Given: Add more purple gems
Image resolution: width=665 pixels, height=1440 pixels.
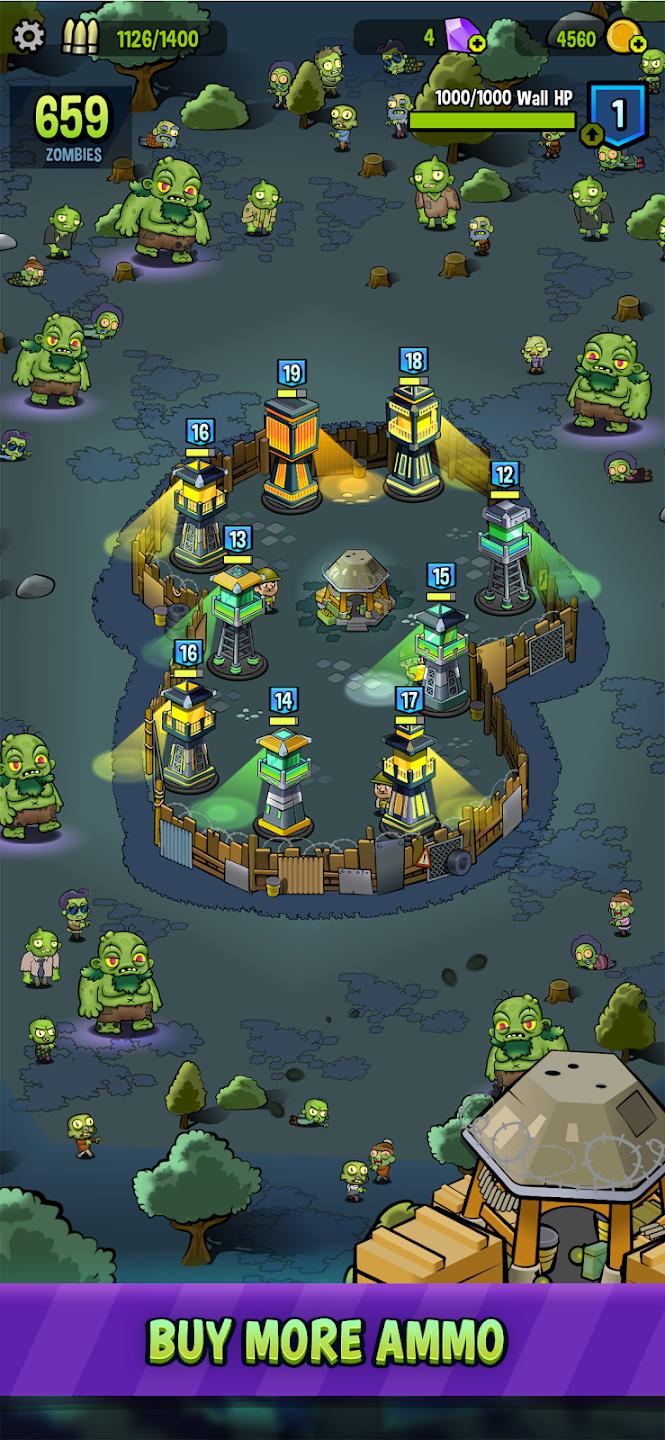Looking at the screenshot, I should 477,44.
